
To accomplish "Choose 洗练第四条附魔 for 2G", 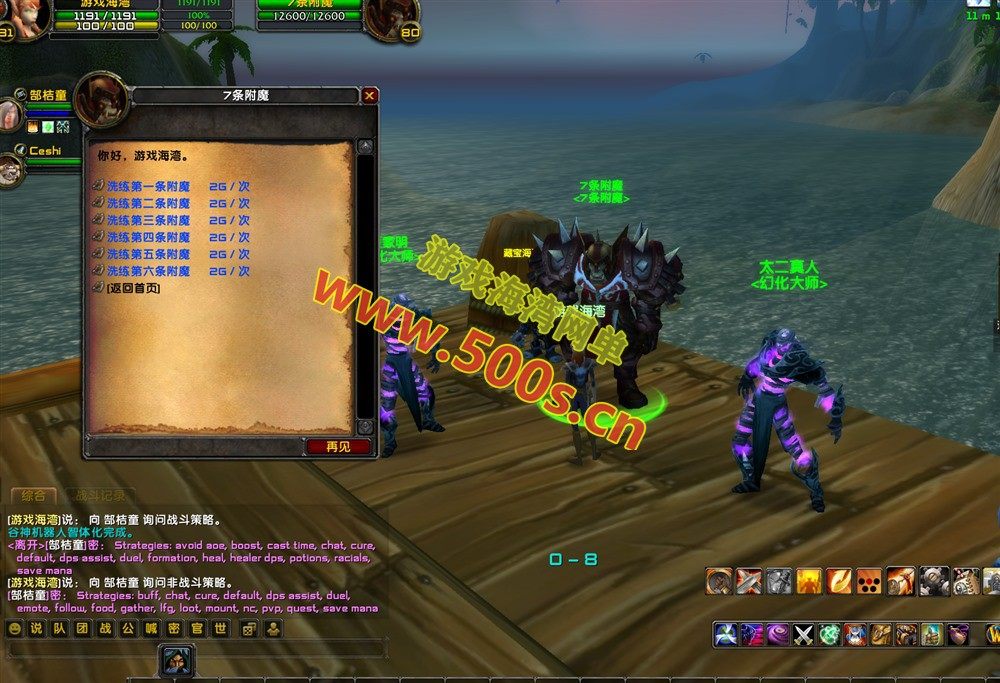I will pyautogui.click(x=148, y=237).
